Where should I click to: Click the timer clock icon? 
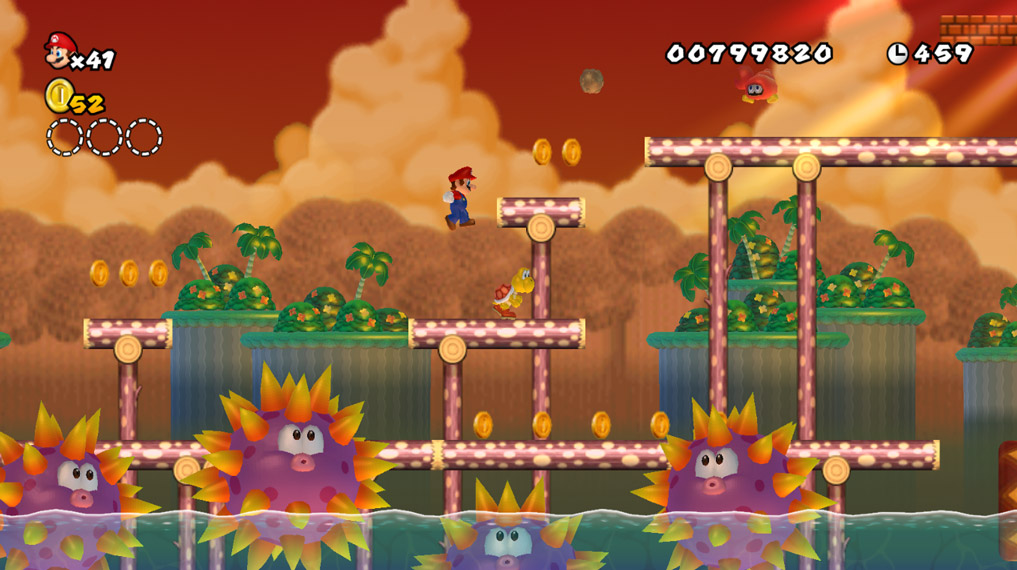(x=897, y=54)
